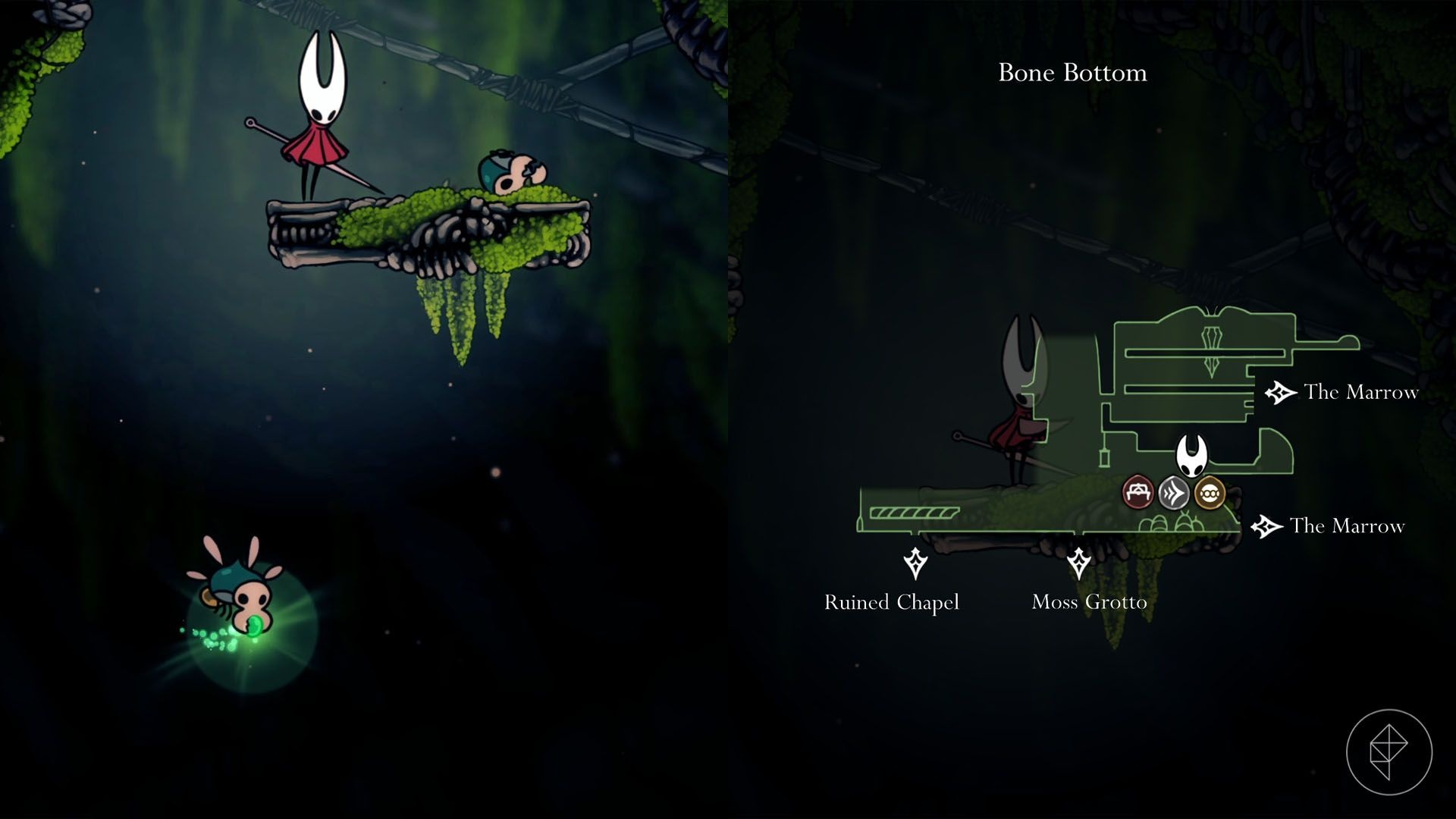Choose the Ruined Chapel exit label
This screenshot has height=819, width=1456.
pos(892,602)
